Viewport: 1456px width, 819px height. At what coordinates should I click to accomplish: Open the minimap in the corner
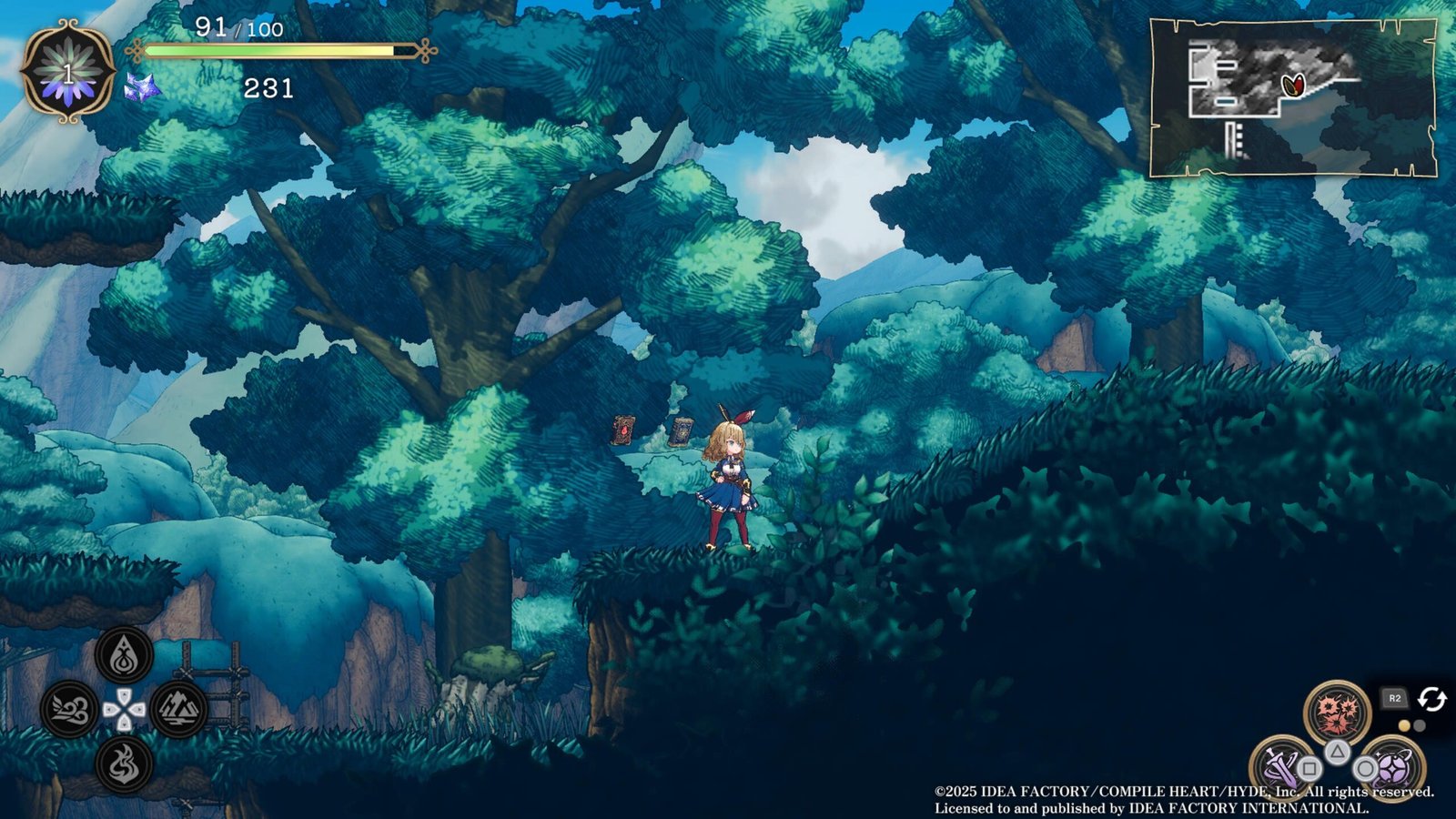coord(1292,96)
